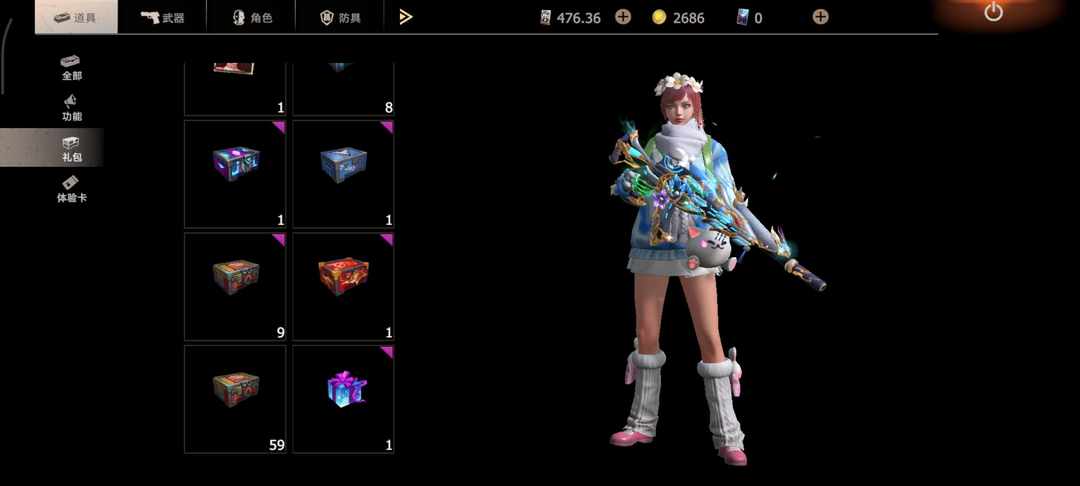Image resolution: width=1080 pixels, height=486 pixels.
Task: Click the 道具 items tab
Action: [x=76, y=17]
